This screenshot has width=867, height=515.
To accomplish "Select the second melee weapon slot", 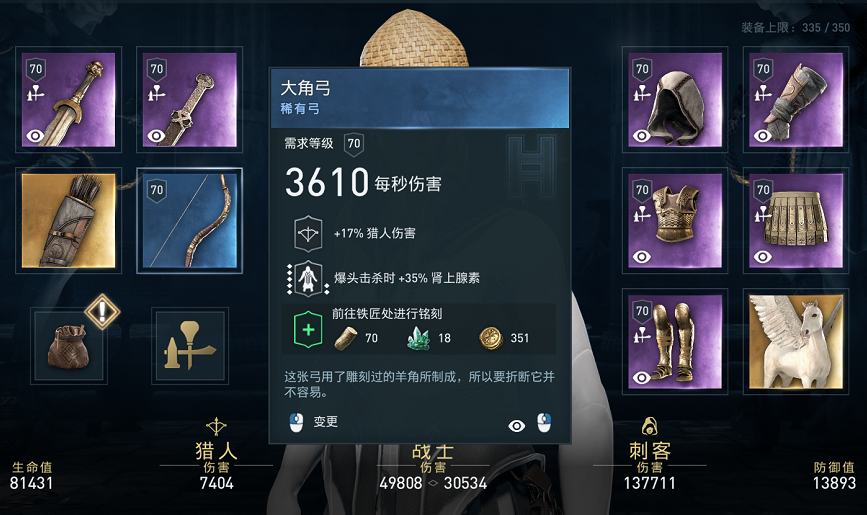I will [x=190, y=98].
